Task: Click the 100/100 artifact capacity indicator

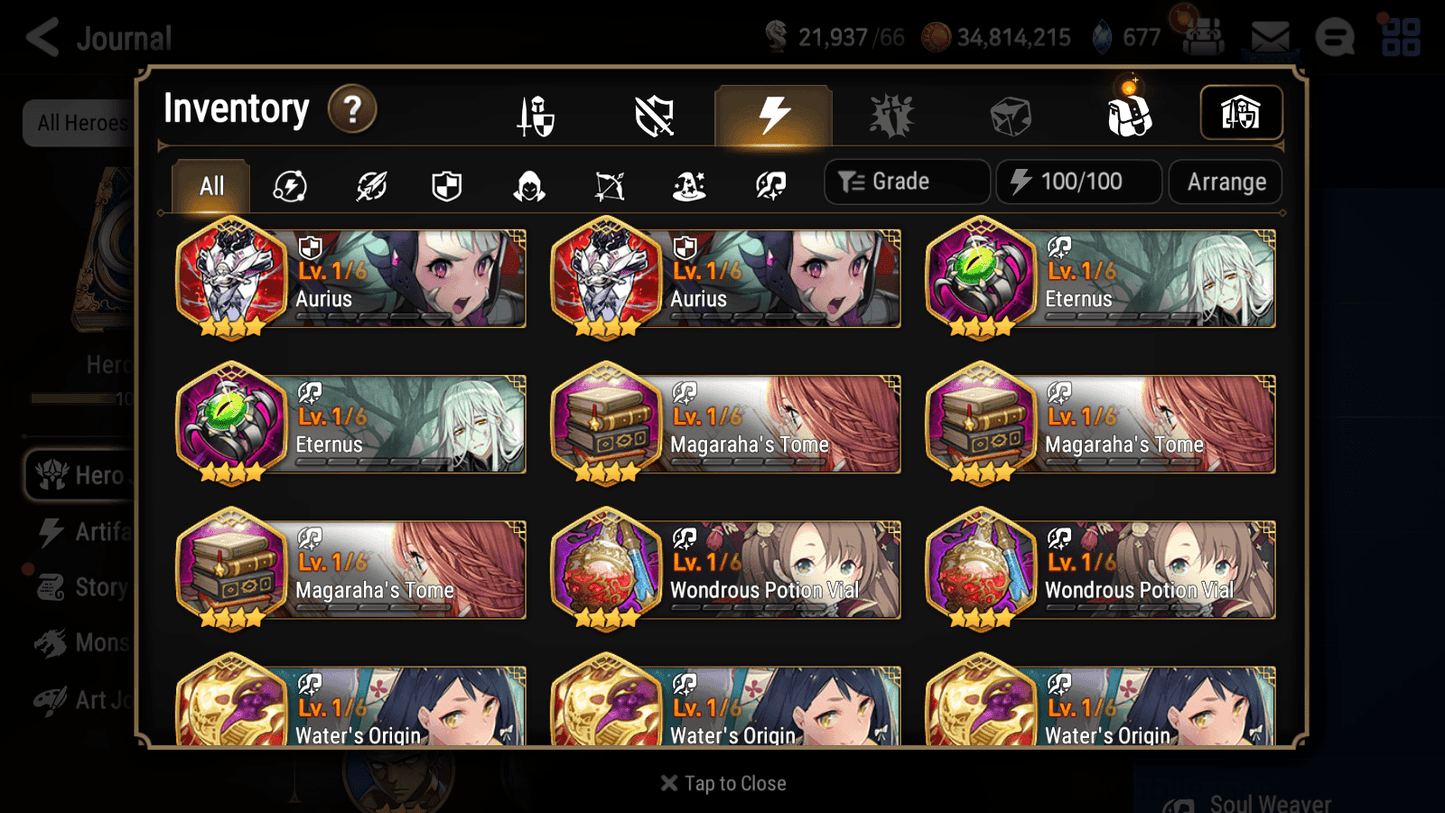Action: [1078, 181]
